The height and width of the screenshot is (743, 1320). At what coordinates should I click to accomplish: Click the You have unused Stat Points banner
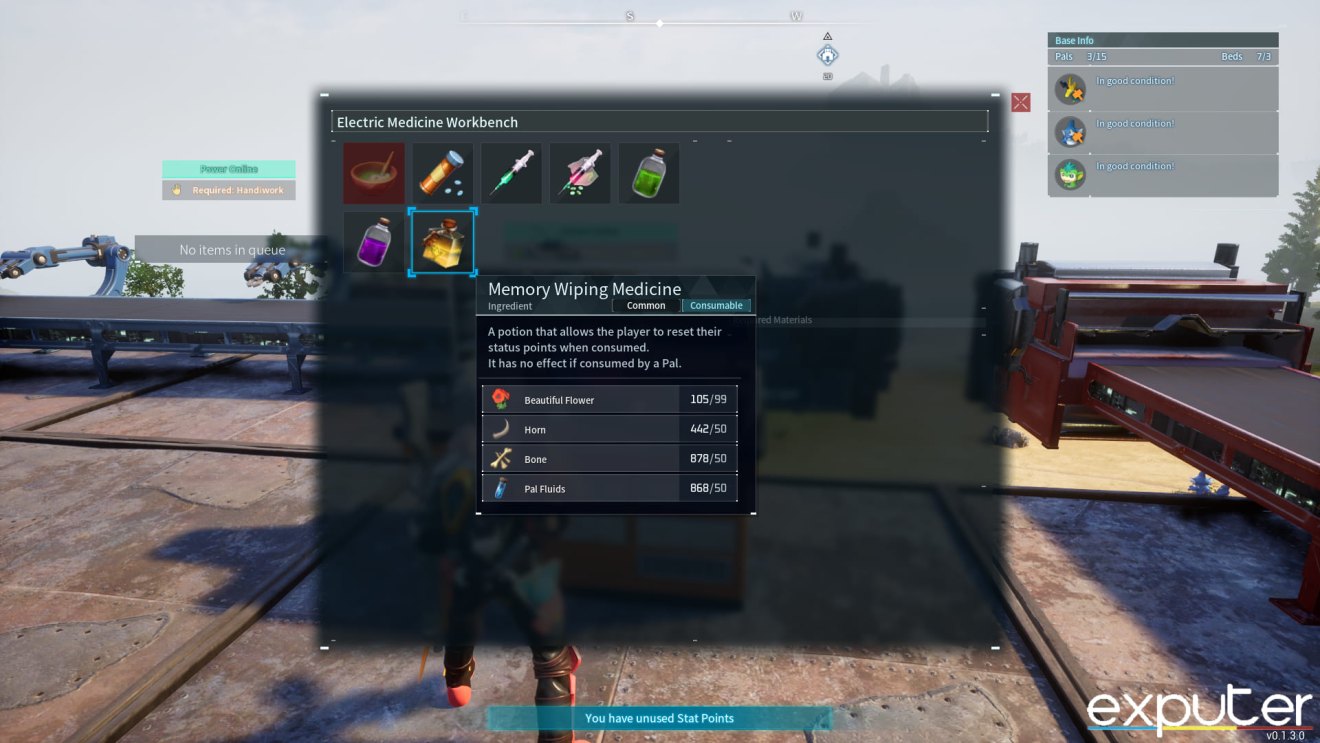coord(660,718)
